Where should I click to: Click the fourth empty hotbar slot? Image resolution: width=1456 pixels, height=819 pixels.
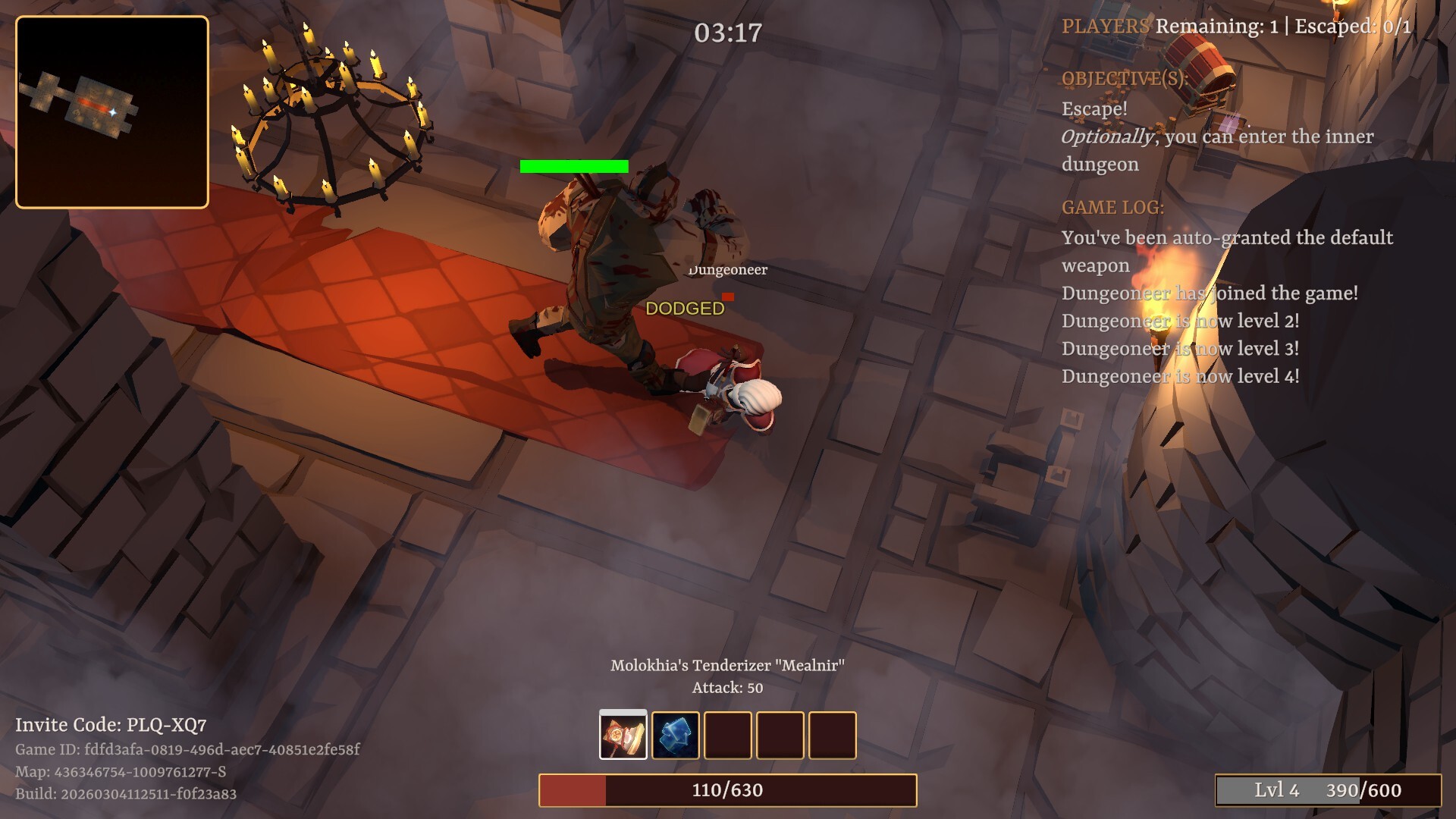tap(781, 735)
